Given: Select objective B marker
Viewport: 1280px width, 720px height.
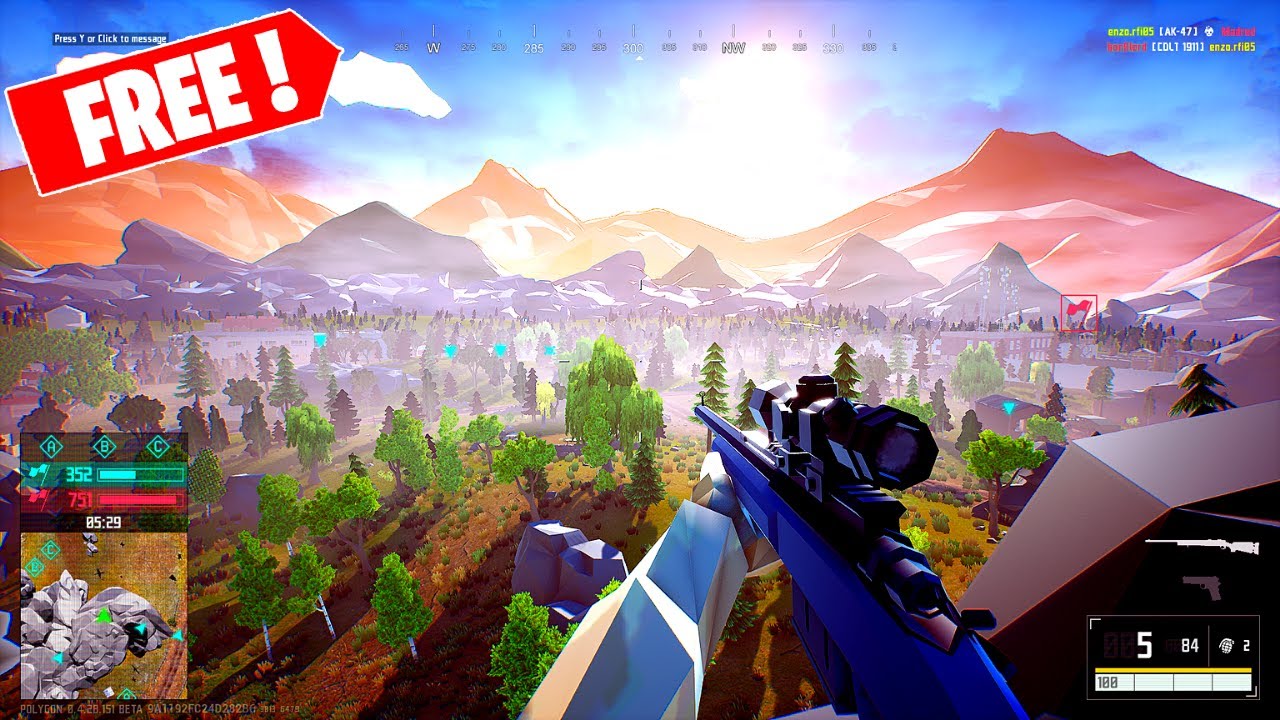Looking at the screenshot, I should 104,446.
